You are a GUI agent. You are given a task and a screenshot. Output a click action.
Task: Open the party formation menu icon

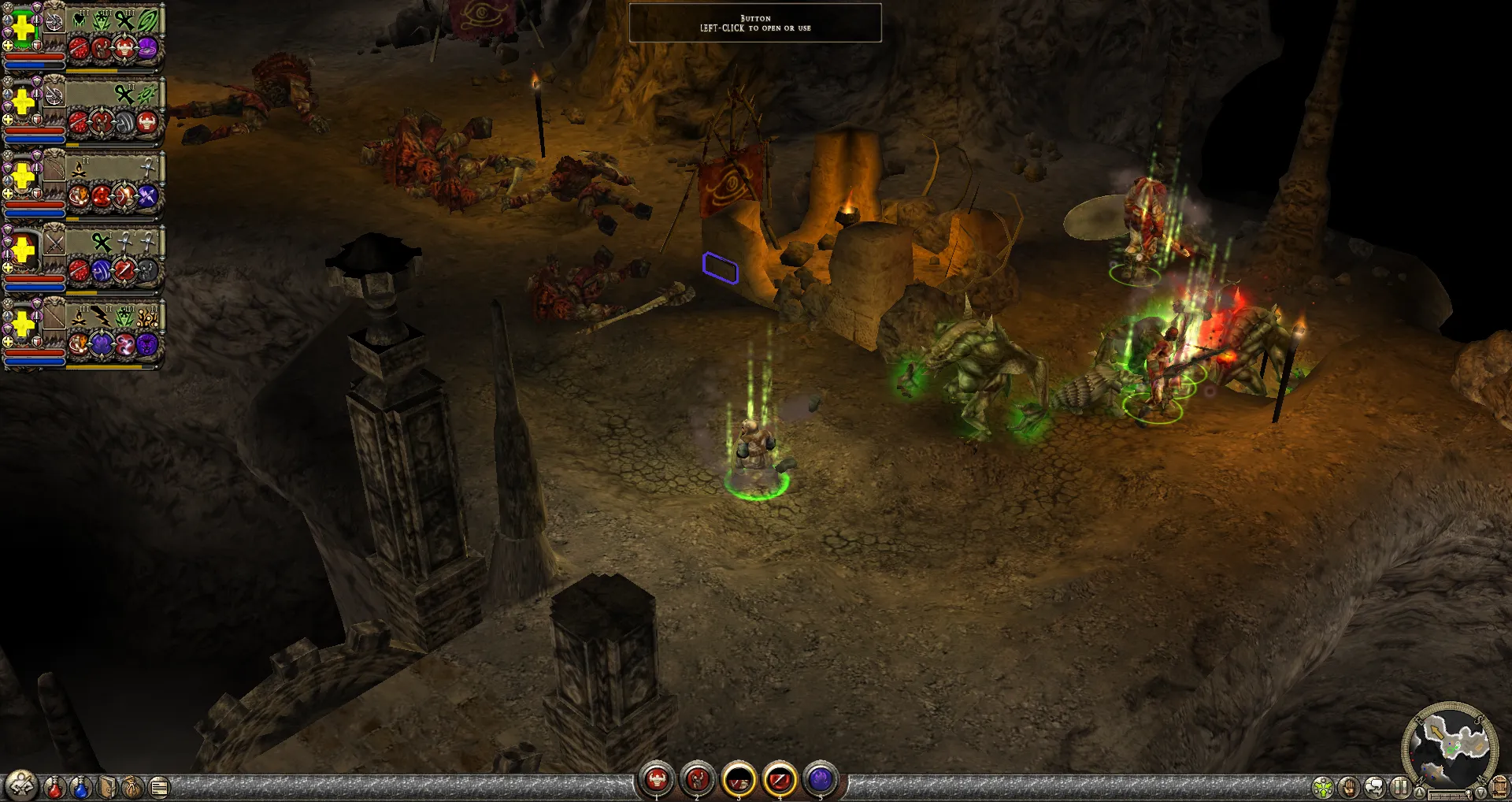[21, 785]
